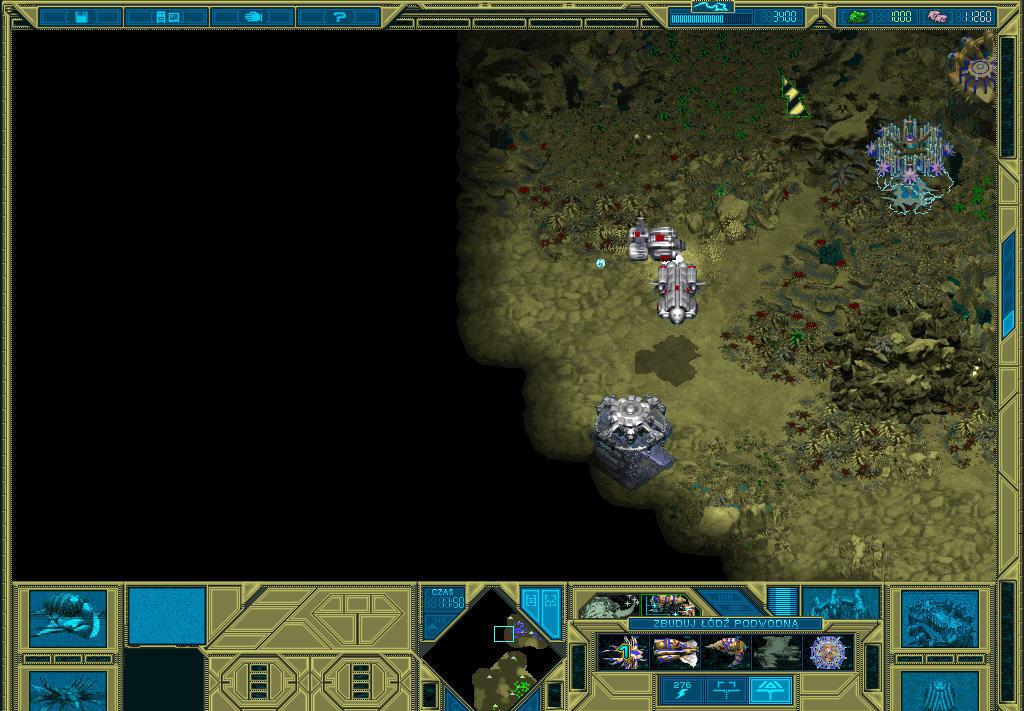Open the save game disk button
1024x711 pixels.
point(81,17)
